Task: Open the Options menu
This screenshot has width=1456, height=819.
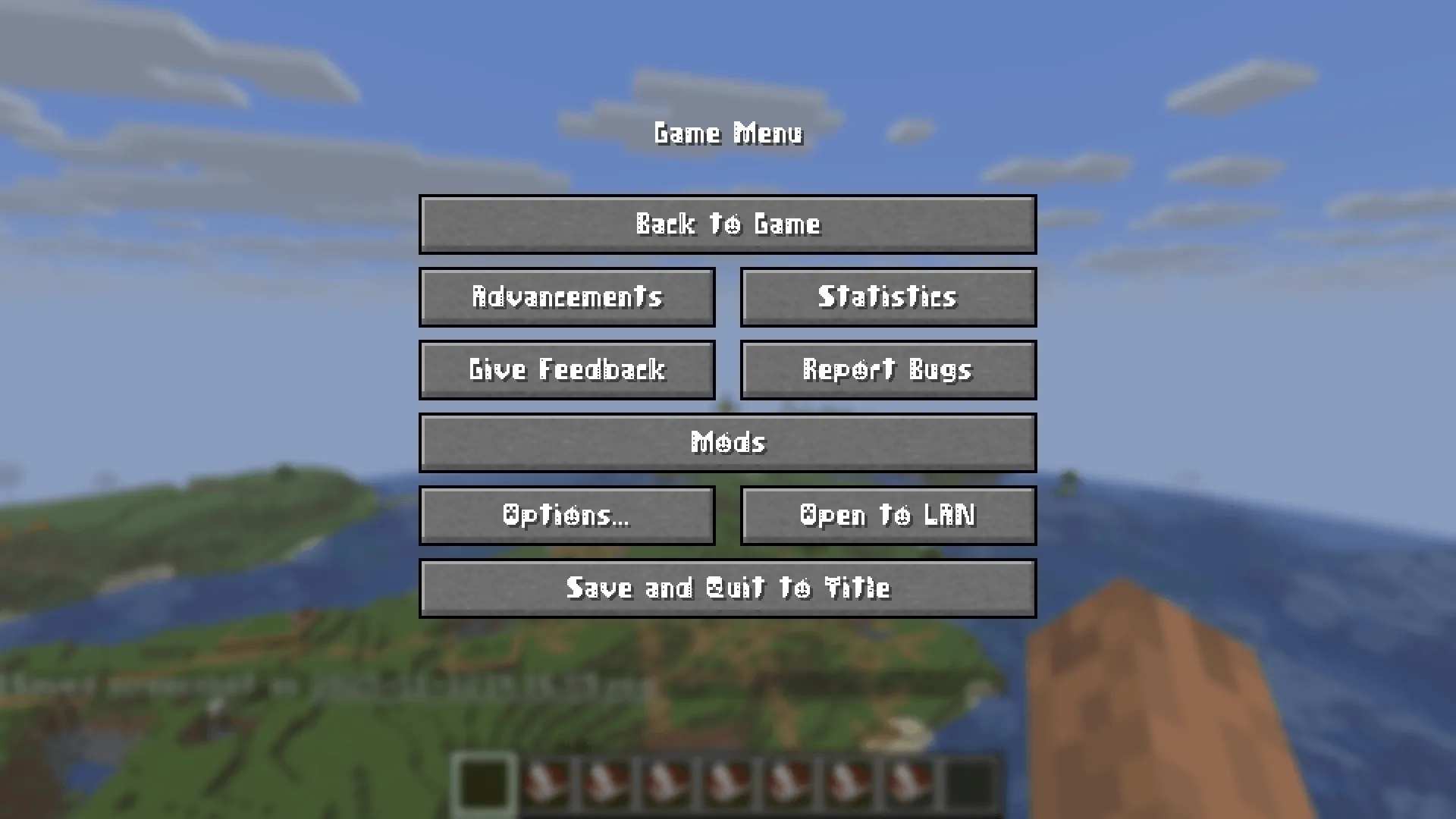Action: pos(567,516)
